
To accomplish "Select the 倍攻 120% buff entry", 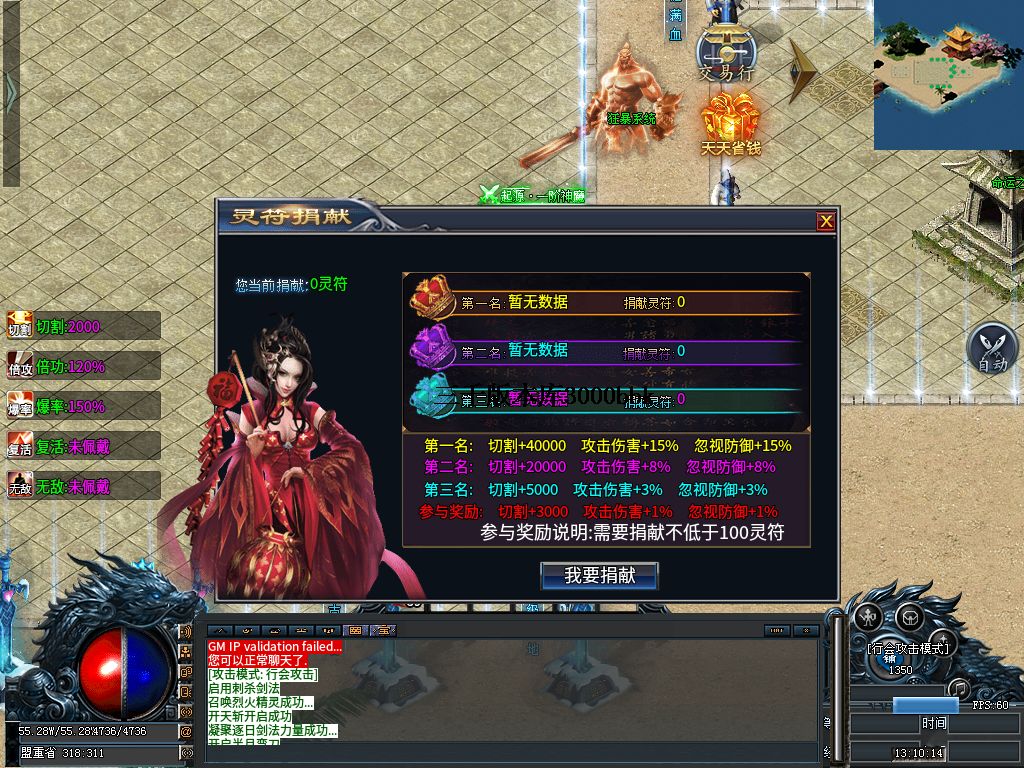I will click(x=84, y=366).
